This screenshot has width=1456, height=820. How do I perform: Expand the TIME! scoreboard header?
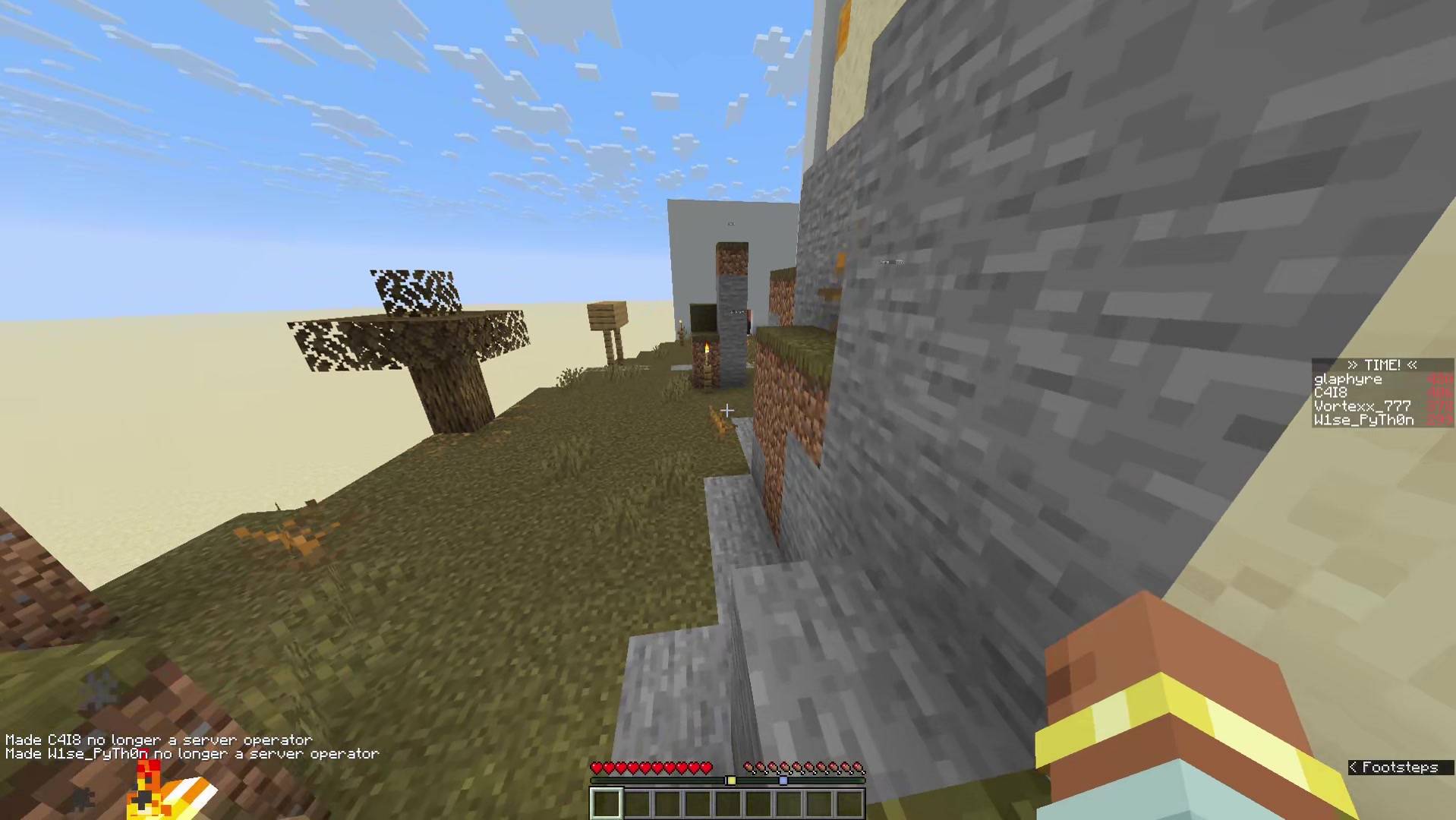(1382, 365)
